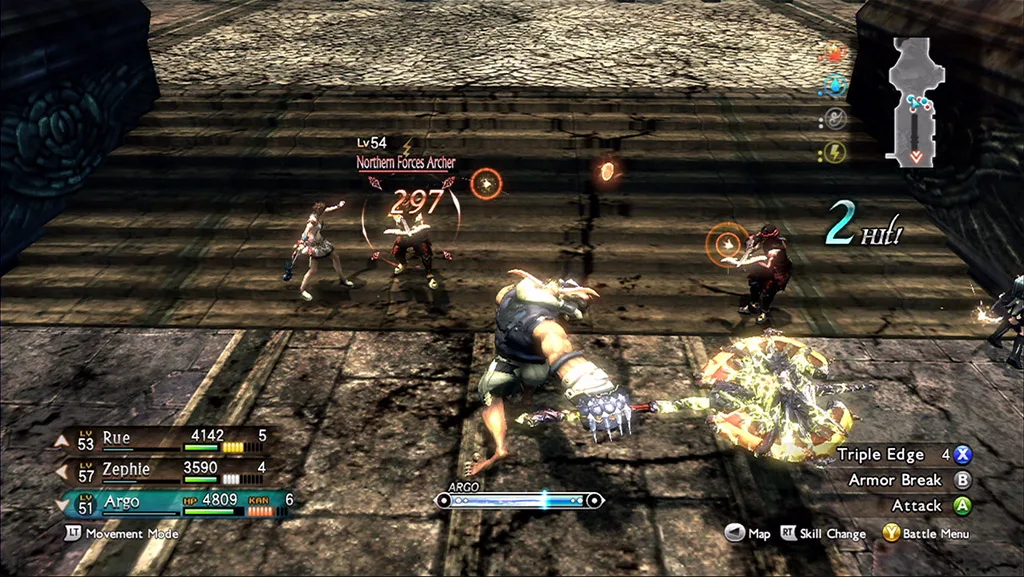Toggle Movement Mode
The height and width of the screenshot is (577, 1024).
tap(122, 534)
